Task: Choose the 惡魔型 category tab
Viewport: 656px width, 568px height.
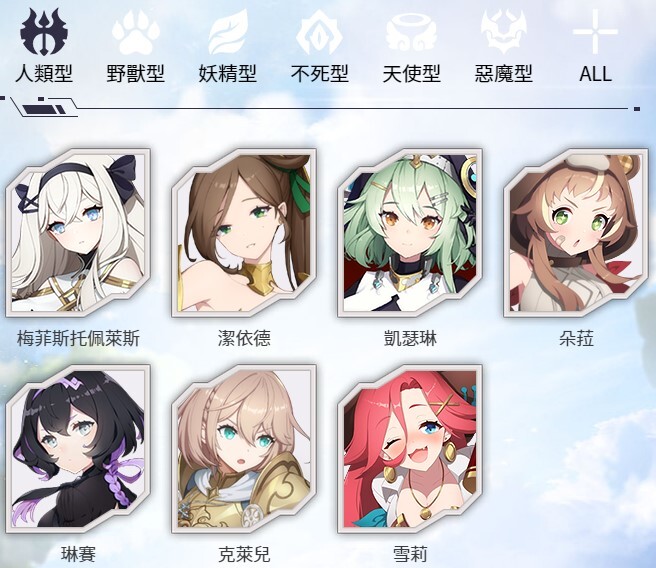Action: click(503, 45)
